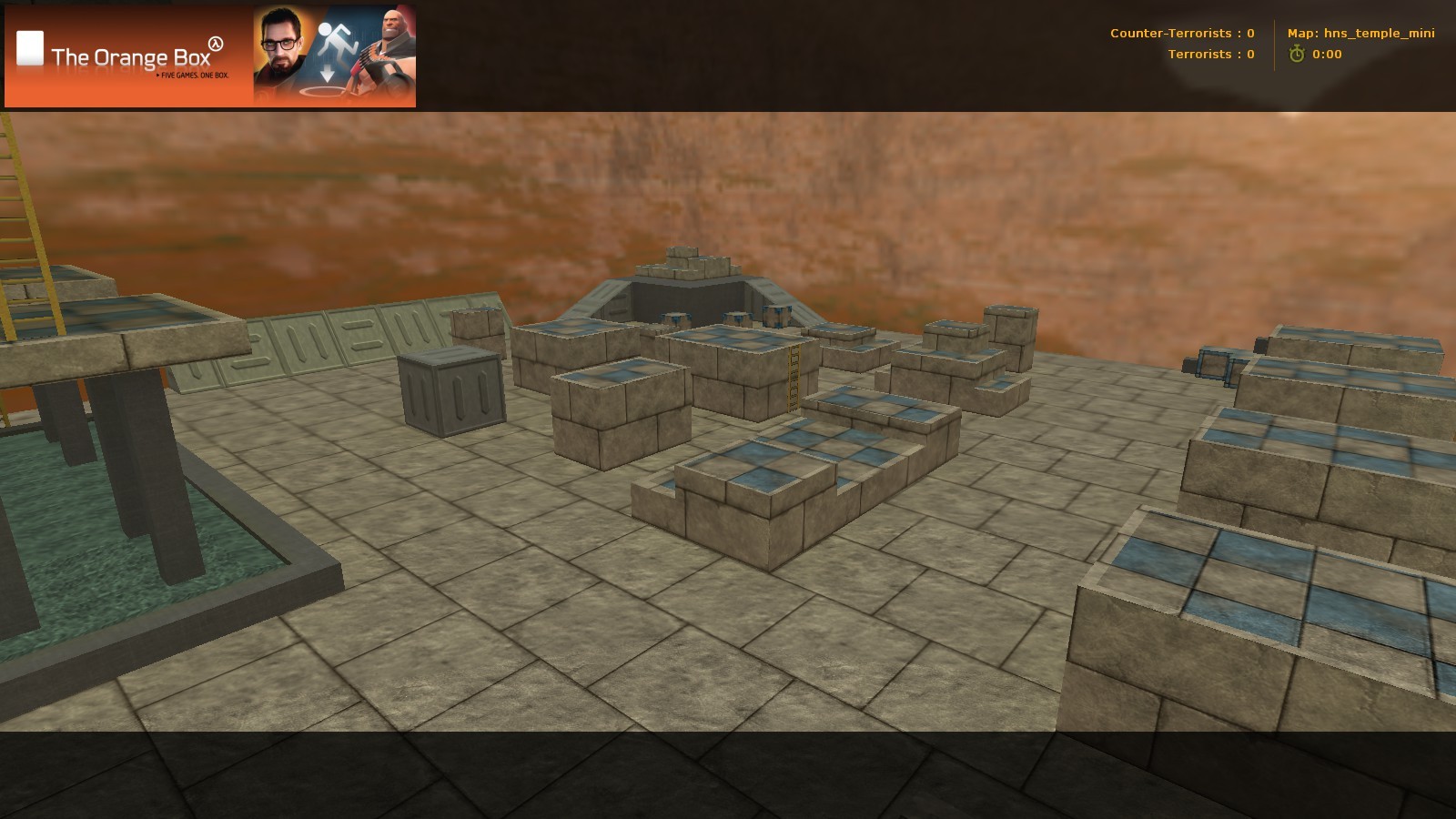The image size is (1456, 819).
Task: Click the 0:00 round timer text
Action: pos(1325,54)
